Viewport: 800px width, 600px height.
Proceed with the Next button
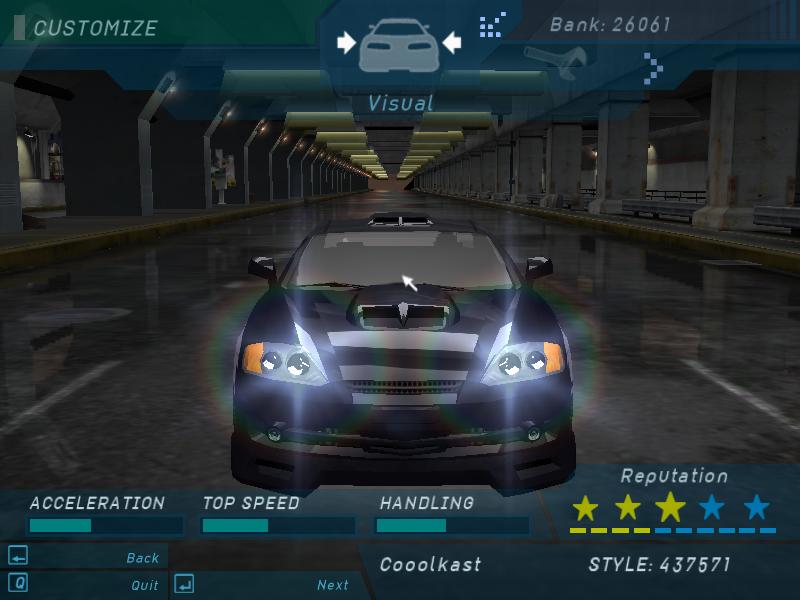tap(332, 585)
